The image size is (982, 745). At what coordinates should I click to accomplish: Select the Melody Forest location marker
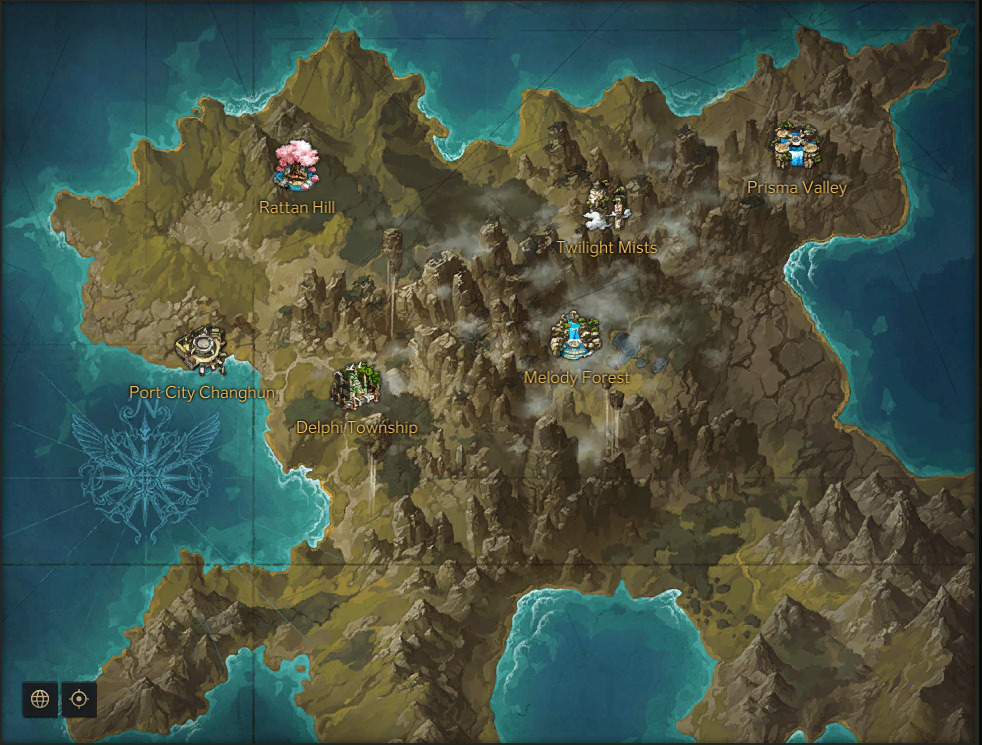pyautogui.click(x=576, y=337)
